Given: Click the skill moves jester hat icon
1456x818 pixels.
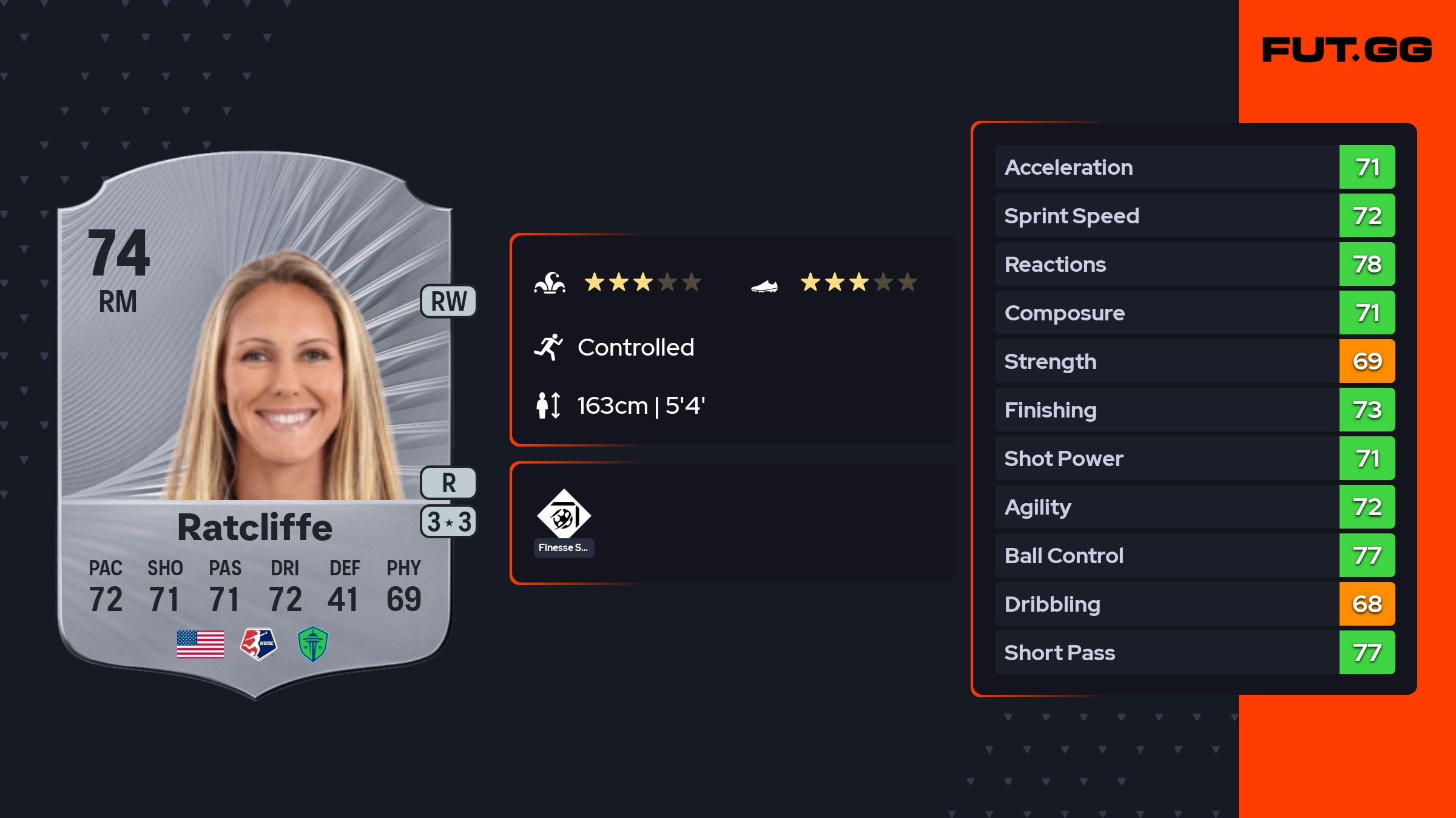Looking at the screenshot, I should [550, 283].
